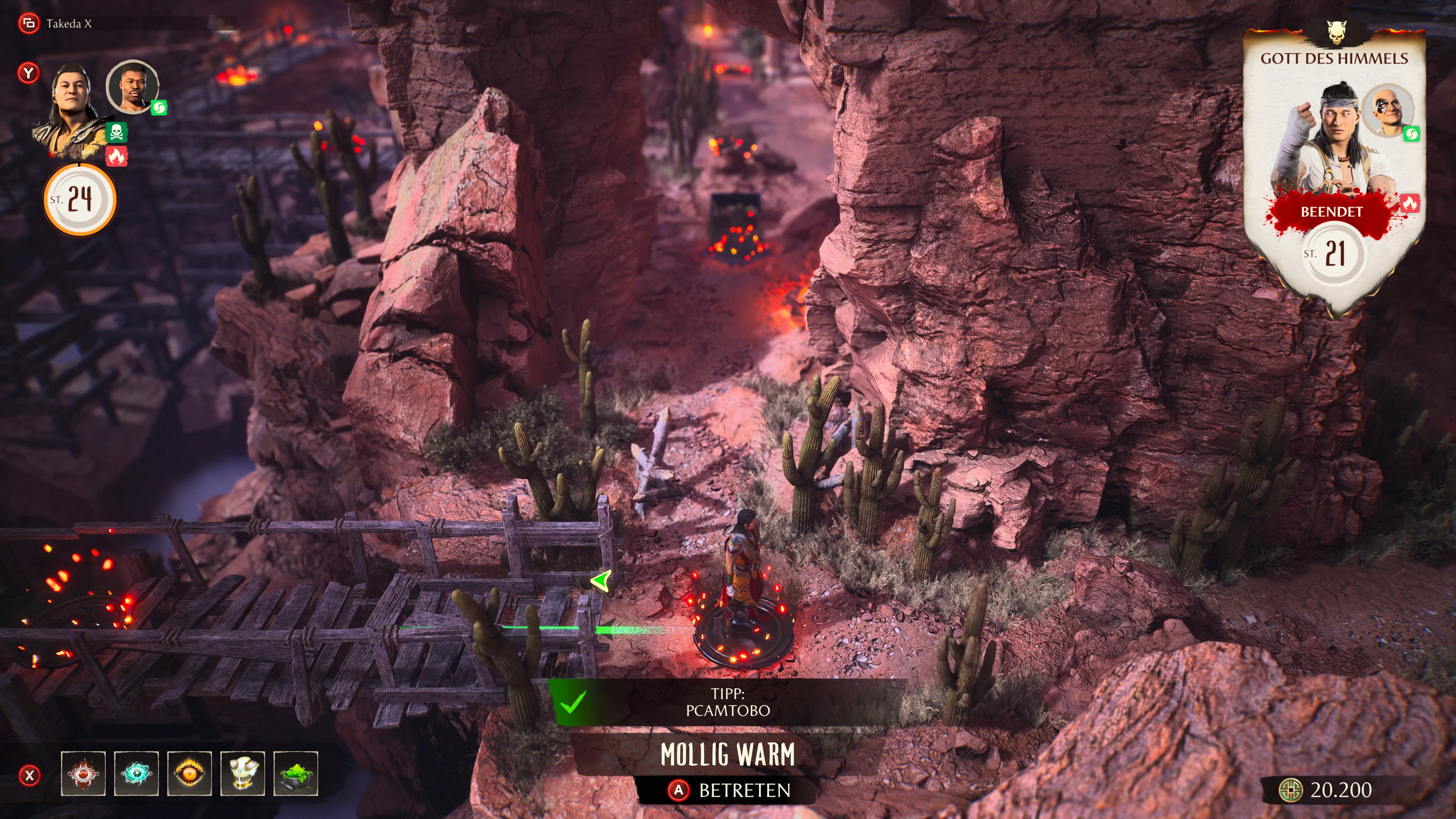The image size is (1456, 819).
Task: Select the cyan swirling eye talisman slot
Action: tap(136, 773)
